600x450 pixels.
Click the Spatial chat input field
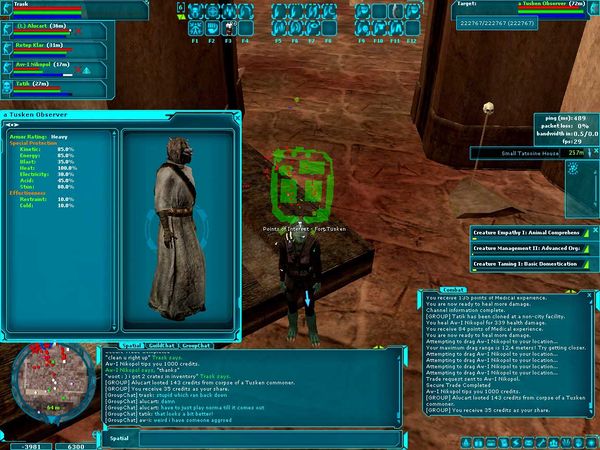click(250, 438)
